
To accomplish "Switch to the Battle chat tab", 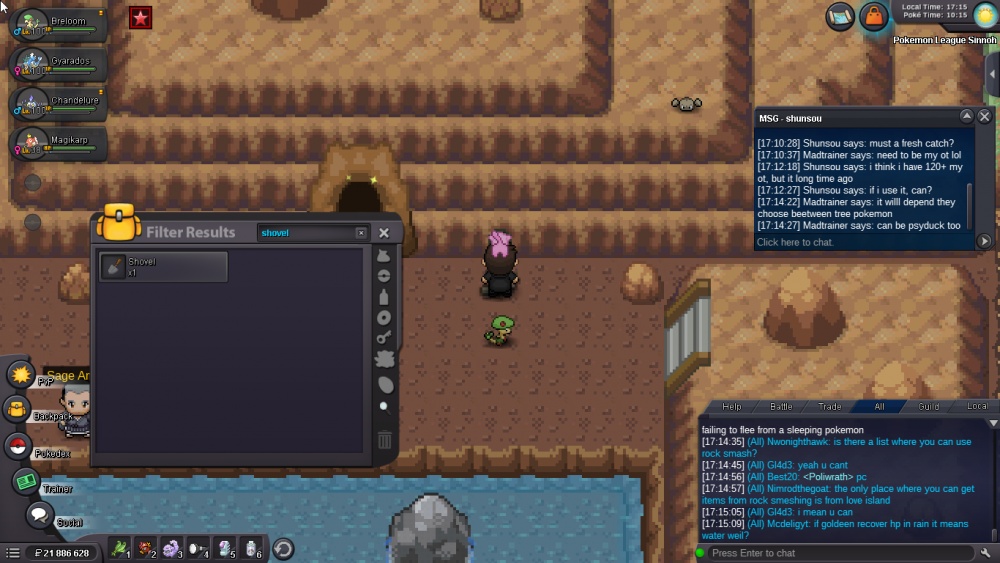I will point(781,406).
